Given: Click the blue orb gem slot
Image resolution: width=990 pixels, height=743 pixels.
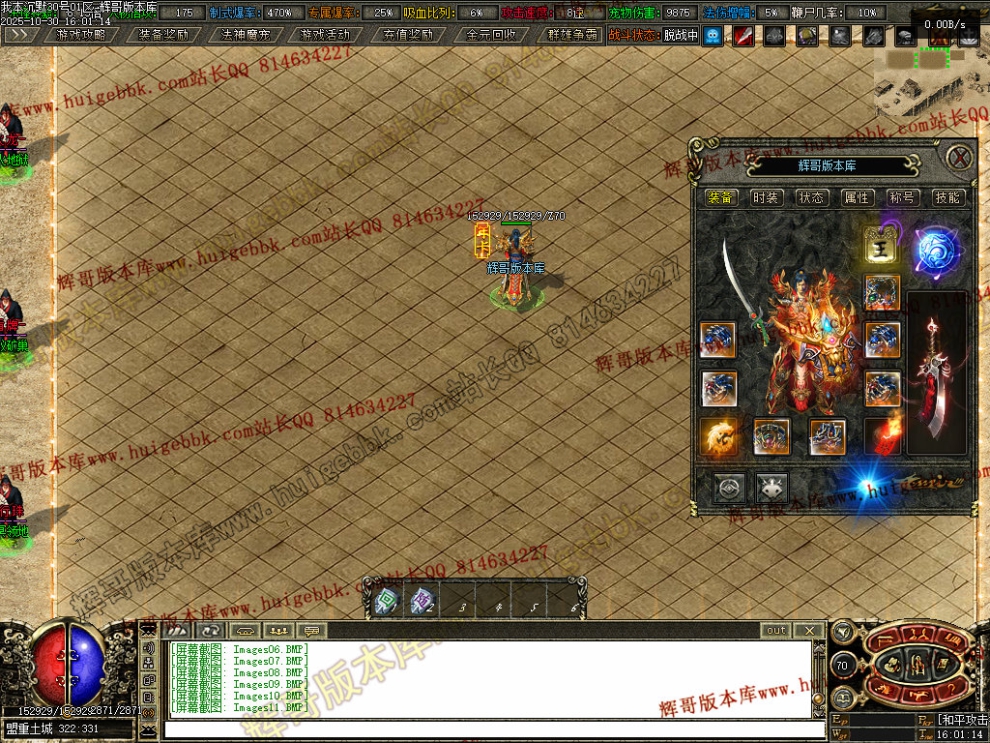Looking at the screenshot, I should (x=936, y=250).
